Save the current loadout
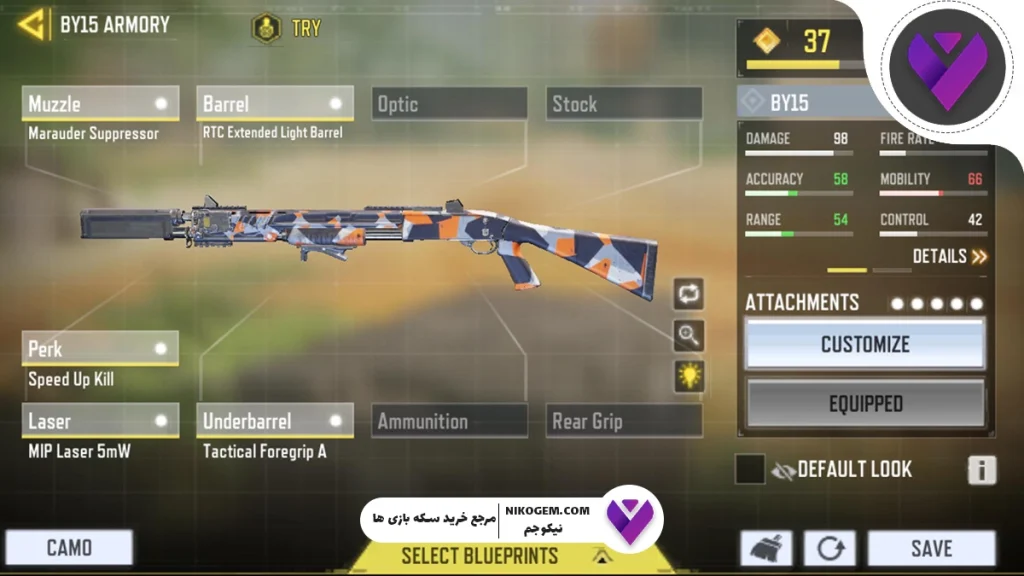 coord(930,549)
